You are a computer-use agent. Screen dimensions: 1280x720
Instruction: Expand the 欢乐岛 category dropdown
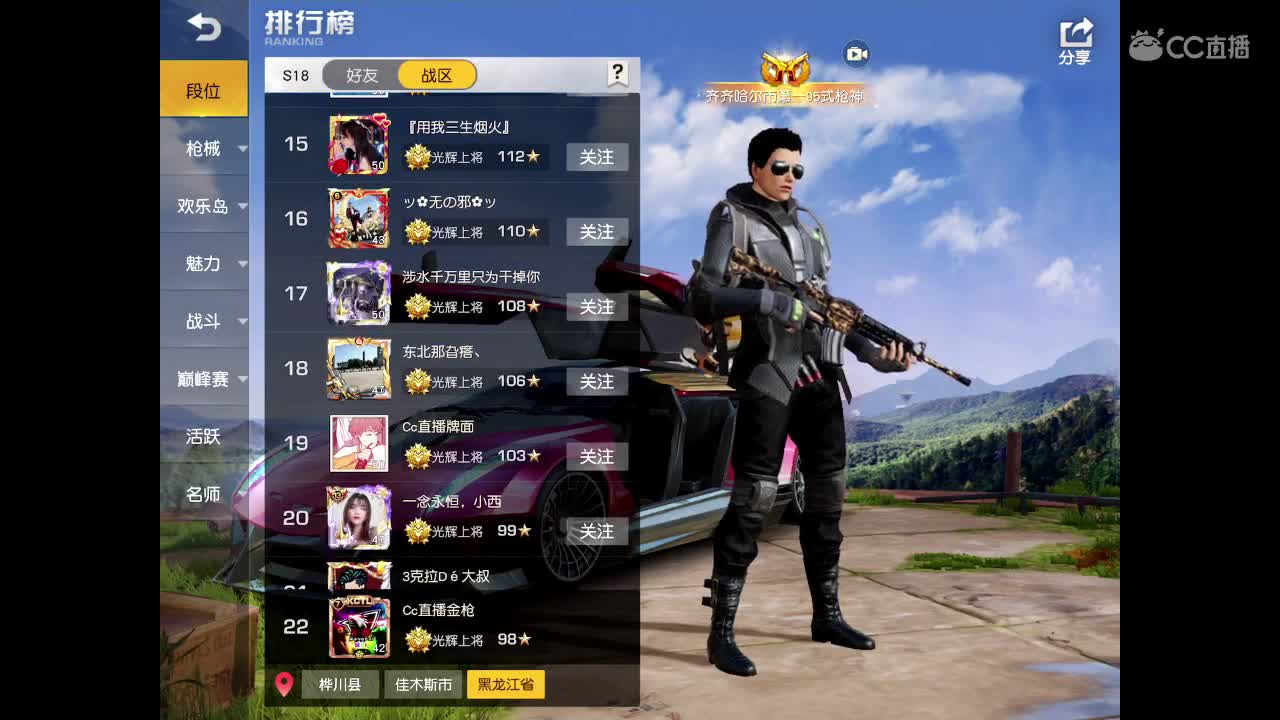(x=203, y=206)
